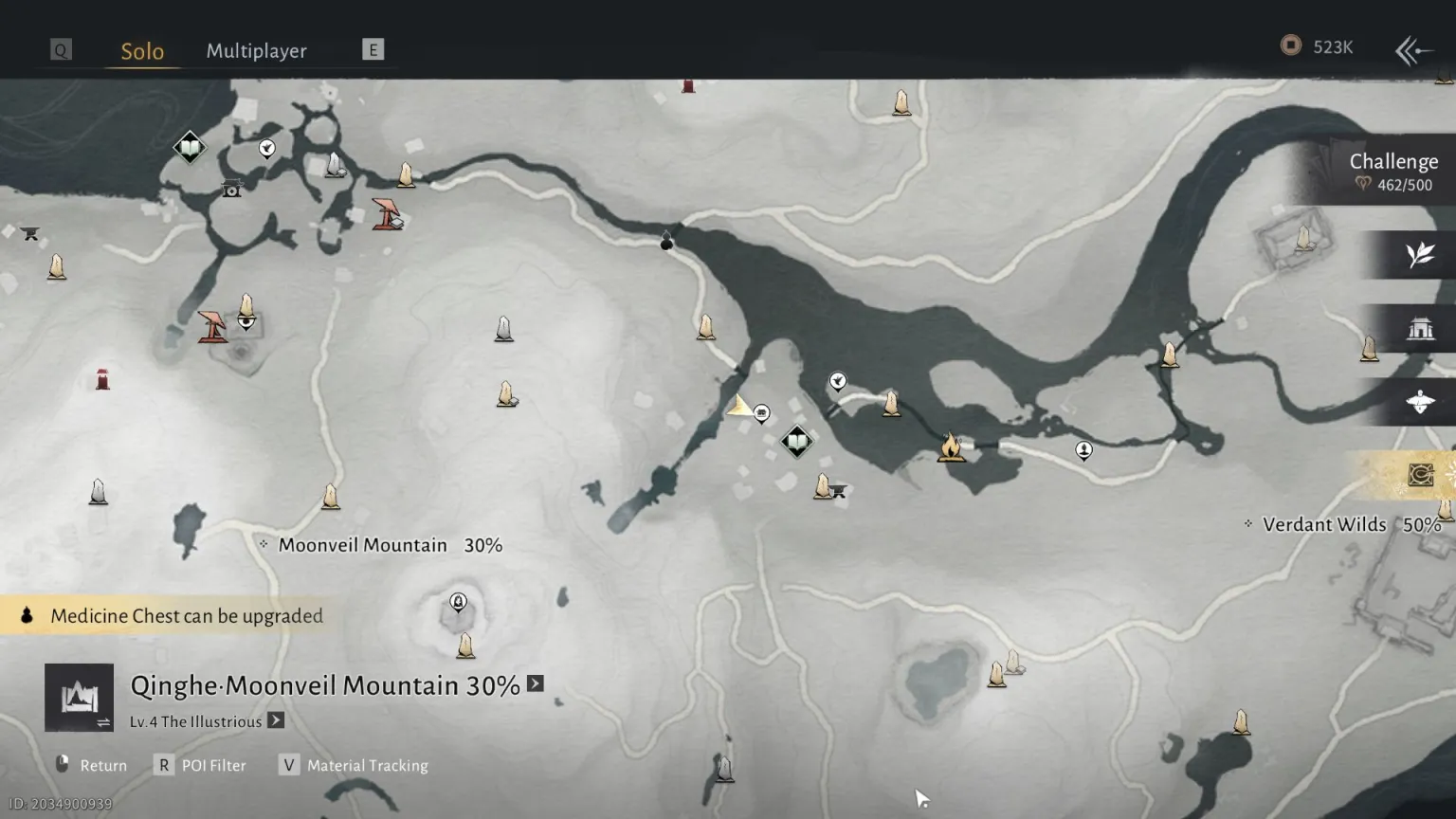The height and width of the screenshot is (819, 1456).
Task: Click the Moonveil Mountain 30% map label
Action: [x=389, y=545]
